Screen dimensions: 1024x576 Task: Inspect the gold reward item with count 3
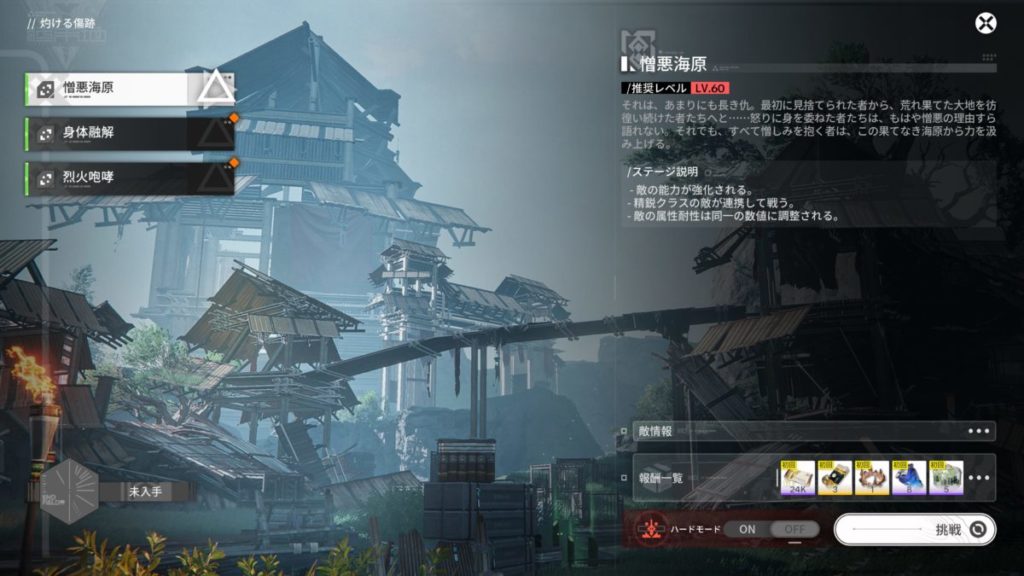pos(834,478)
